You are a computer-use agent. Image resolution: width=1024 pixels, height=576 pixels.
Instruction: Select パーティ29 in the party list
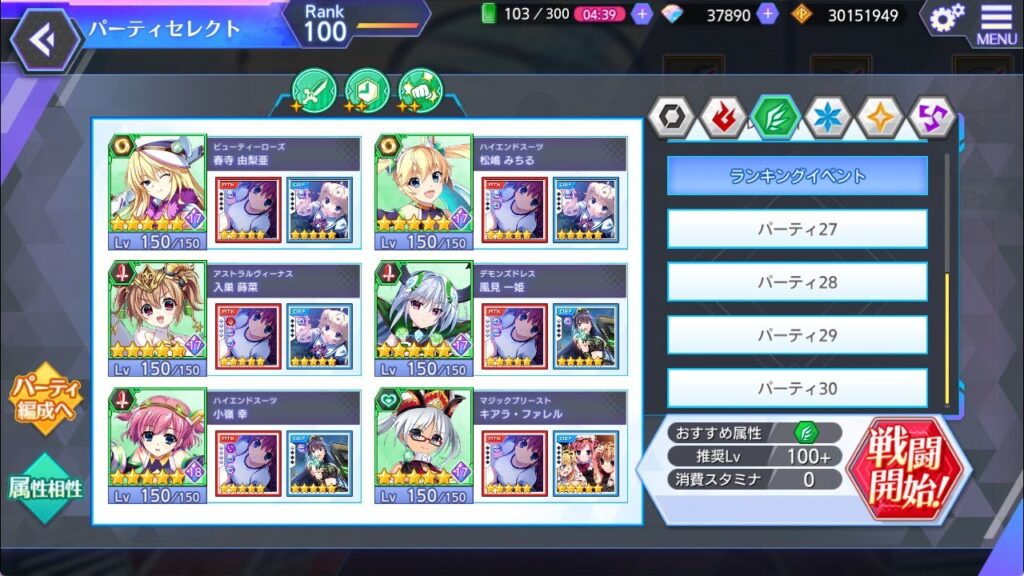(797, 335)
